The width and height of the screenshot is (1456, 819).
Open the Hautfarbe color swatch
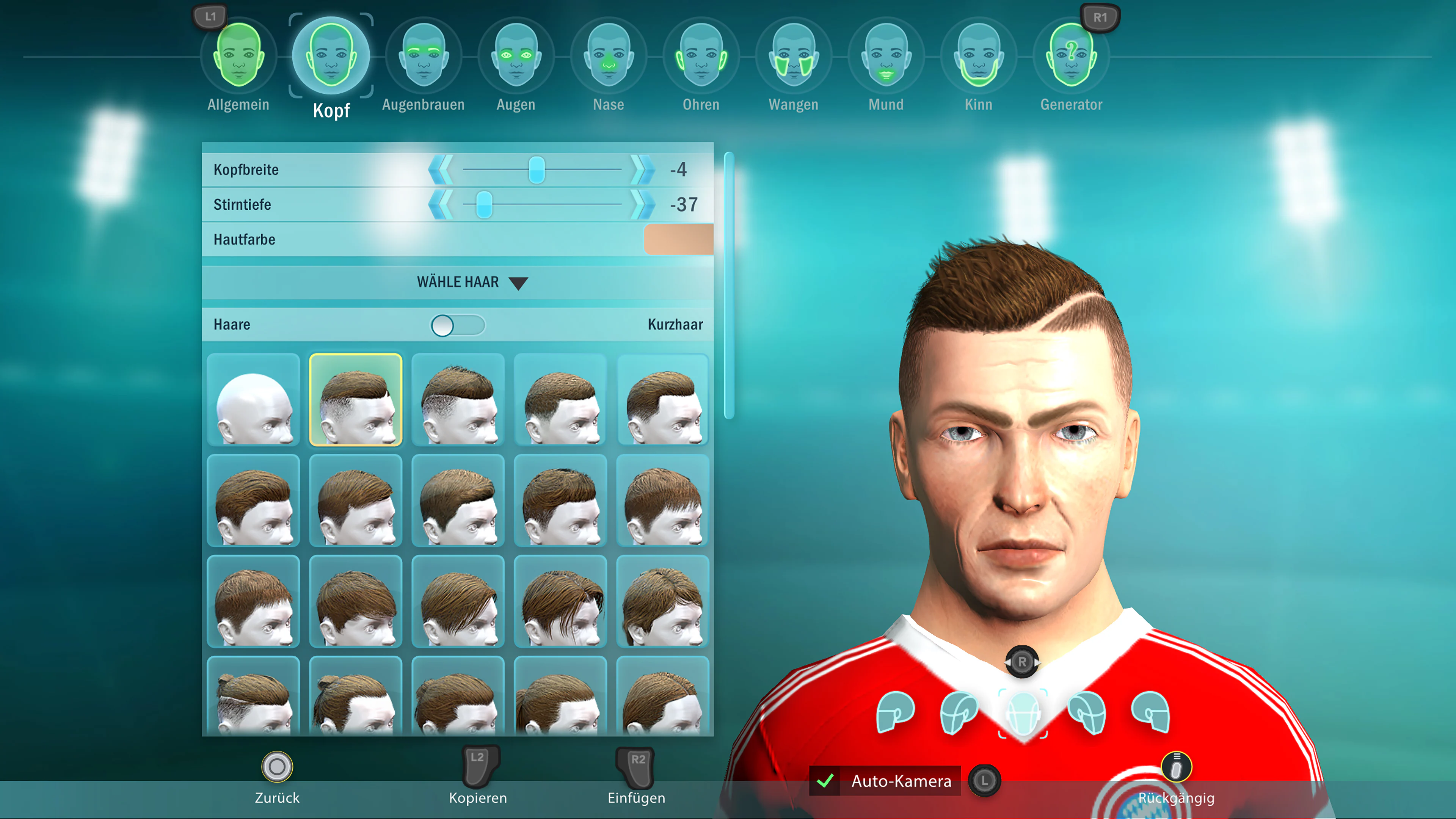678,239
